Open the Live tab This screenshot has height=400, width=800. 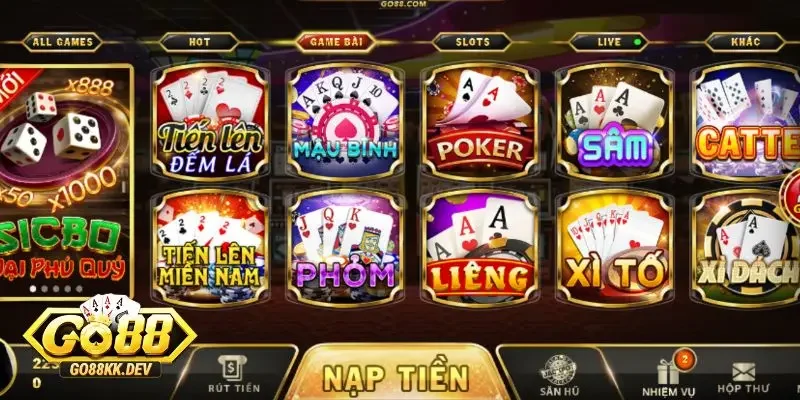click(607, 42)
